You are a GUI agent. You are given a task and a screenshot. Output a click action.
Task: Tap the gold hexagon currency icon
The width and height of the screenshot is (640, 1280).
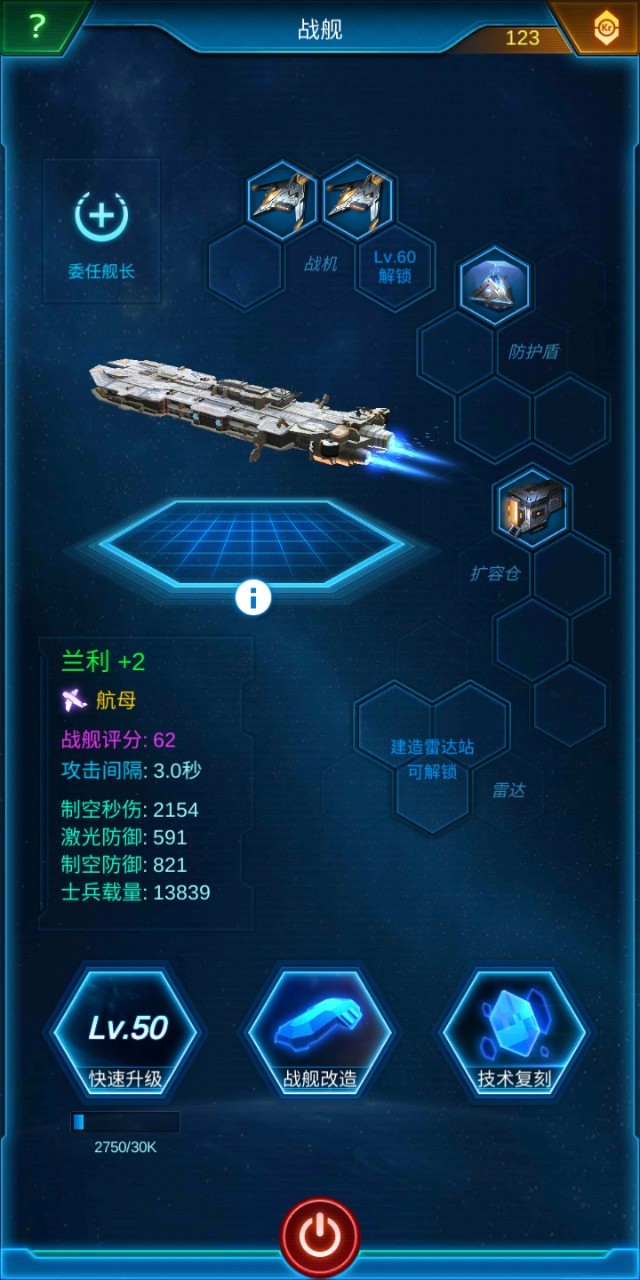click(606, 29)
